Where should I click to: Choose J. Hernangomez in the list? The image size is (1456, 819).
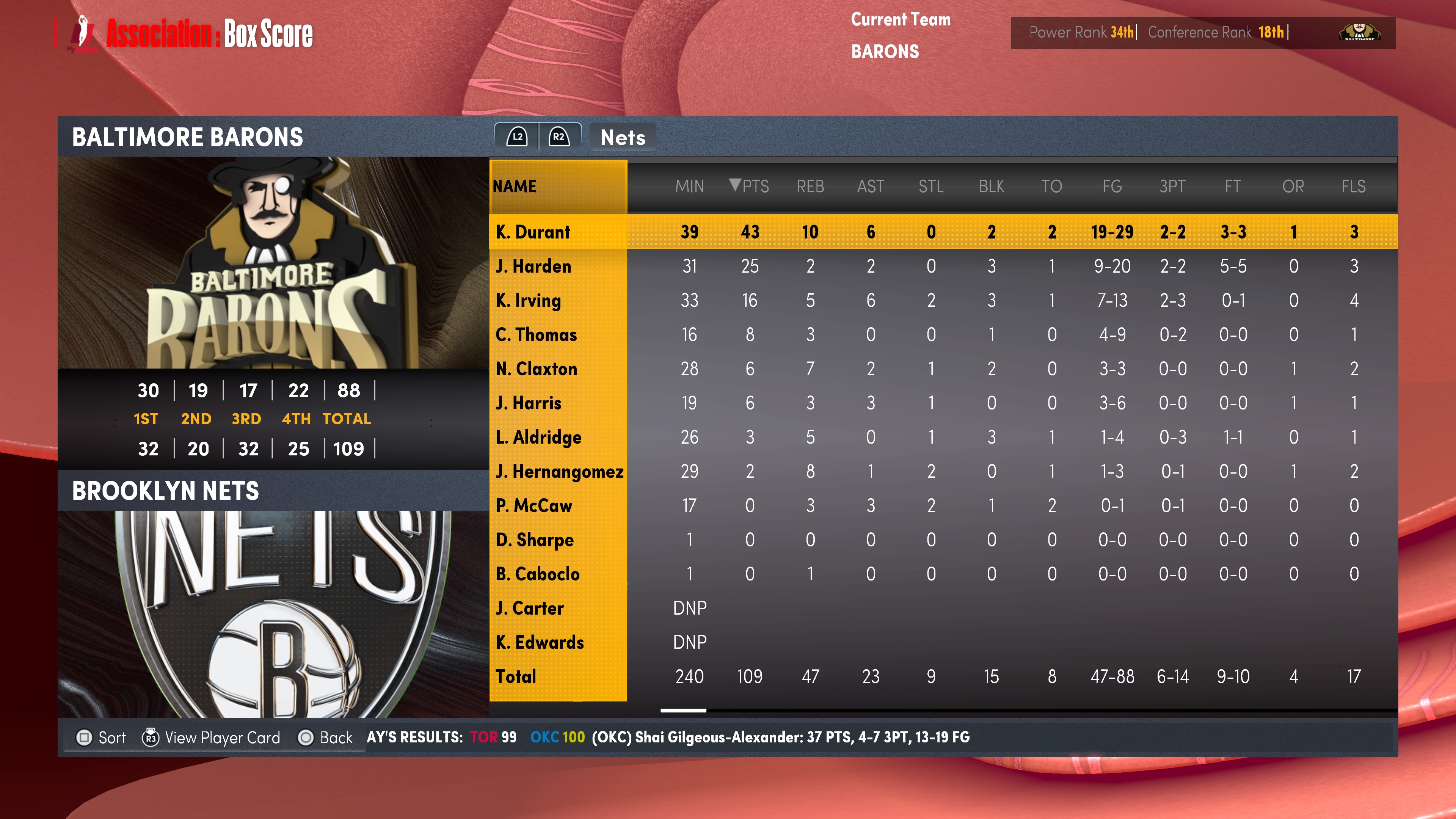click(x=559, y=471)
